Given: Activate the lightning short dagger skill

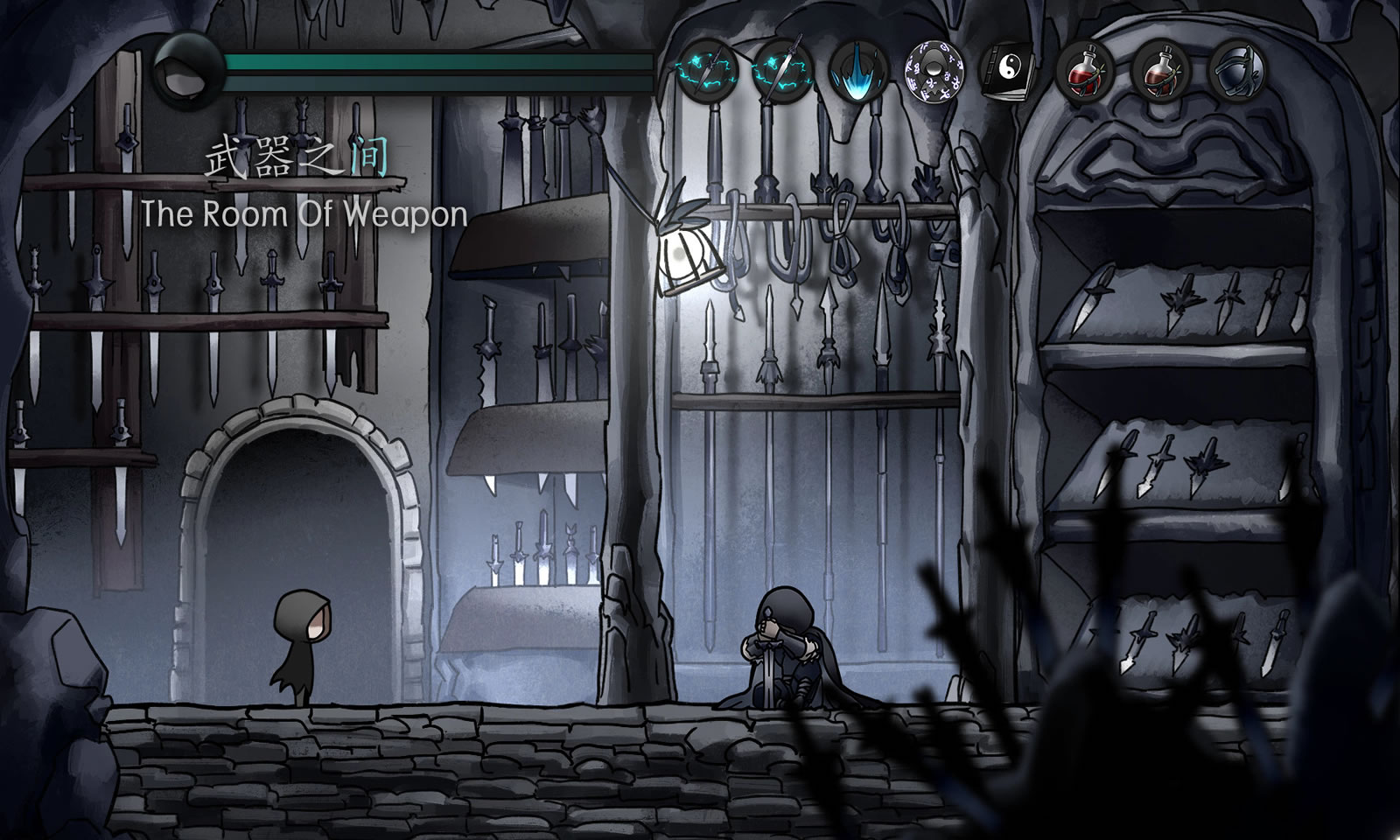Looking at the screenshot, I should pyautogui.click(x=706, y=69).
